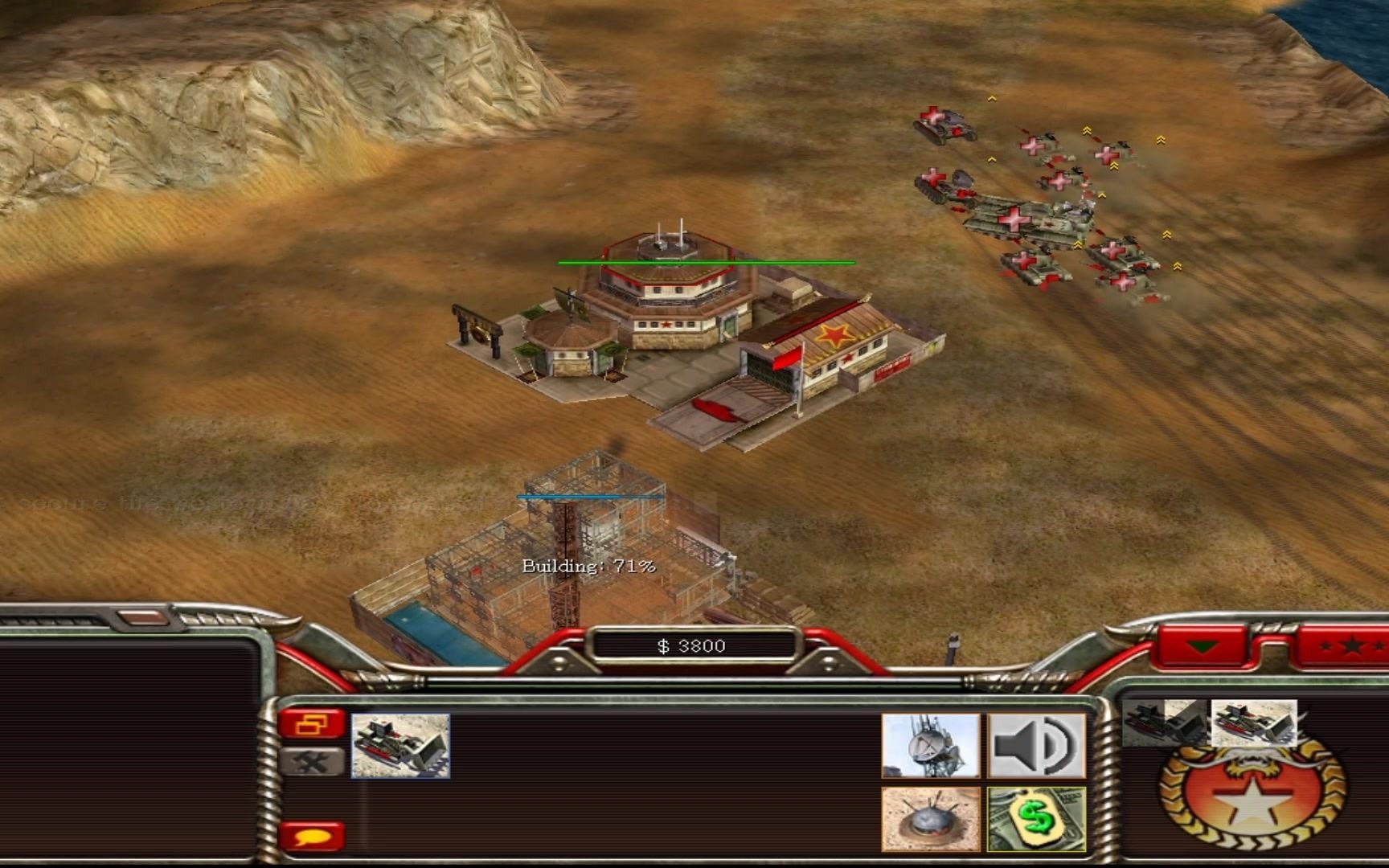The image size is (1389, 868).
Task: Open the wrench and hammer options button
Action: [311, 761]
